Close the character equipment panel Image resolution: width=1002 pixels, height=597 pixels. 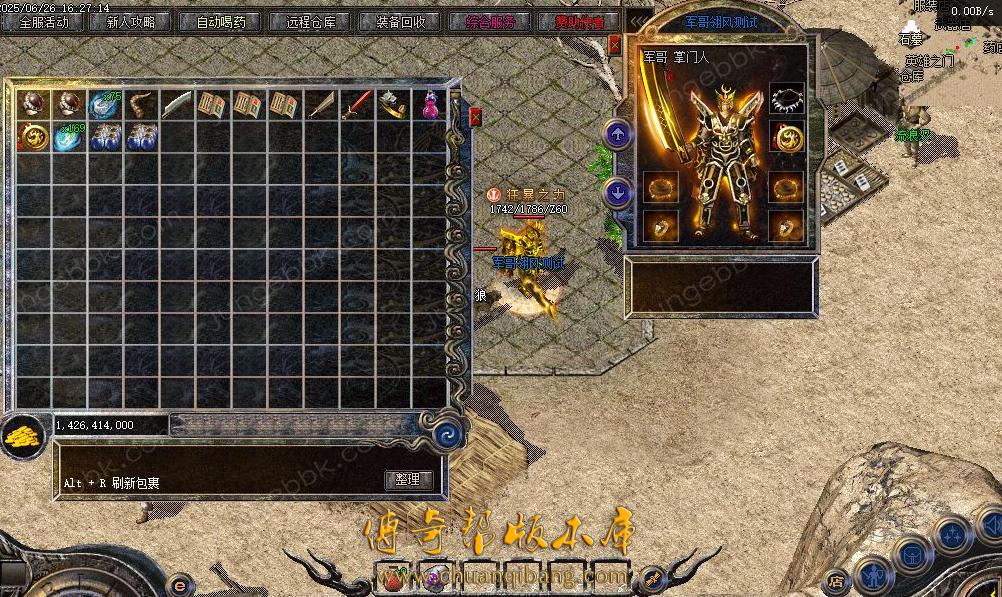pyautogui.click(x=615, y=44)
